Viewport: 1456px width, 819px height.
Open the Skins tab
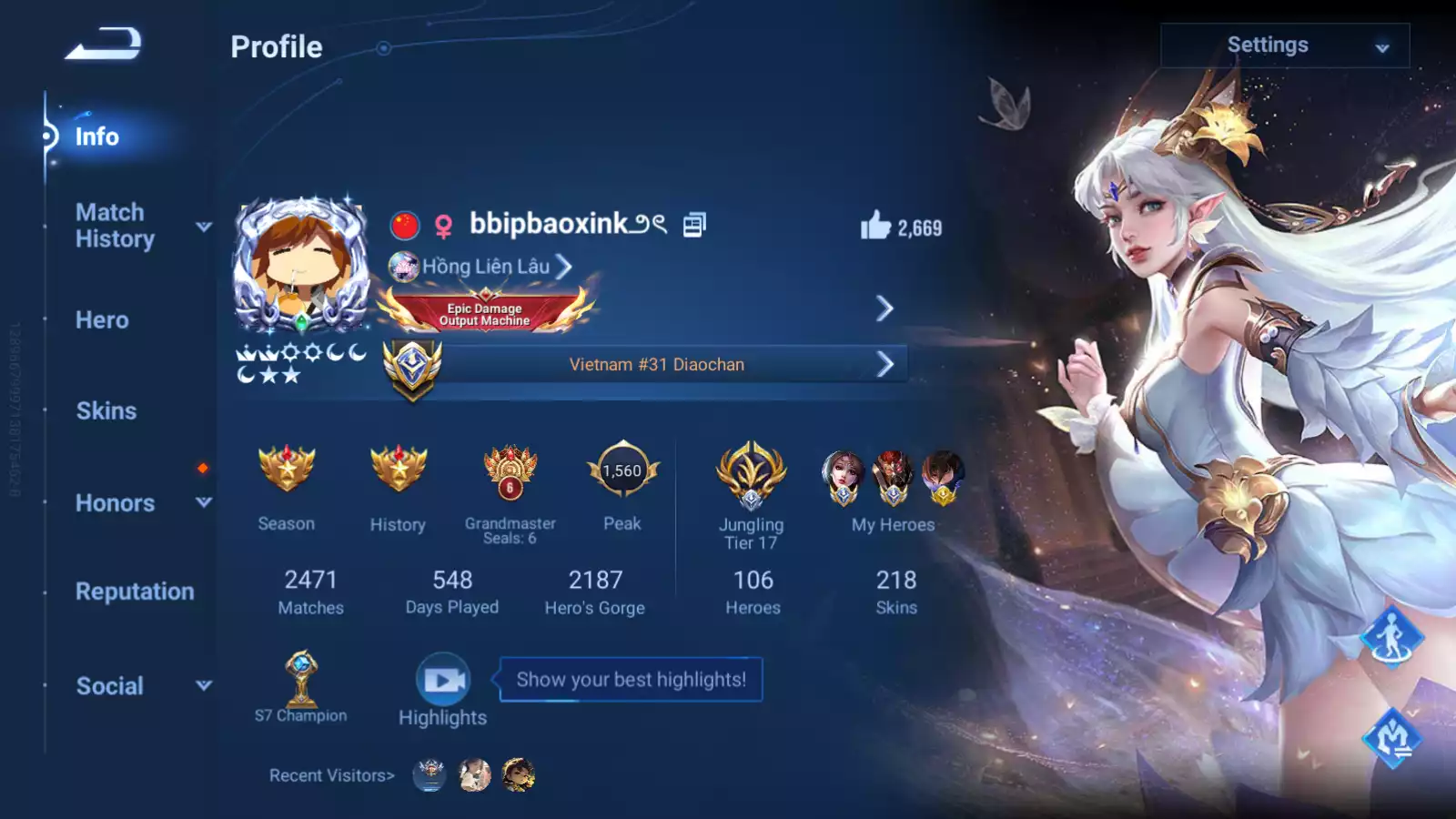pyautogui.click(x=106, y=411)
